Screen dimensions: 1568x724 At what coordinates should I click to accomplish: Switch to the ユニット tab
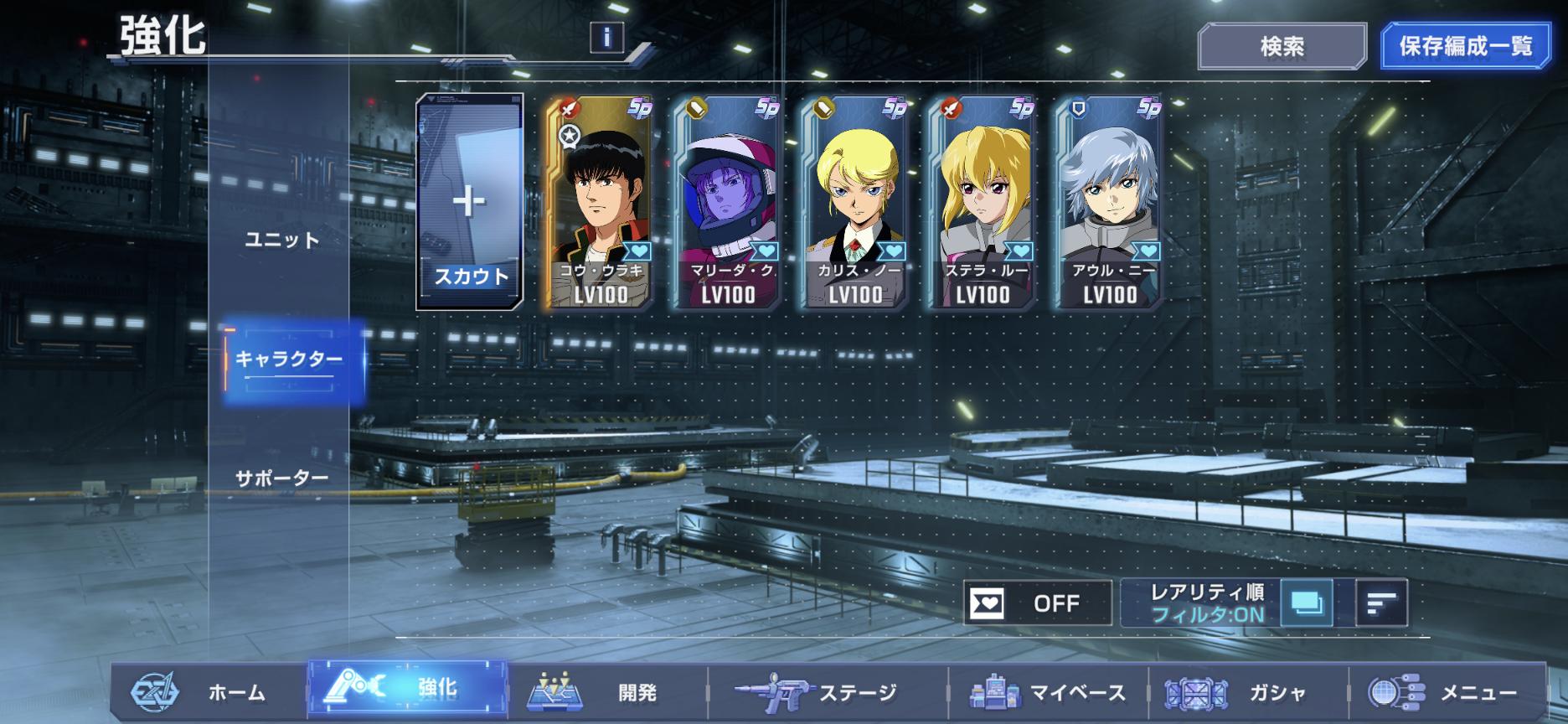(282, 240)
